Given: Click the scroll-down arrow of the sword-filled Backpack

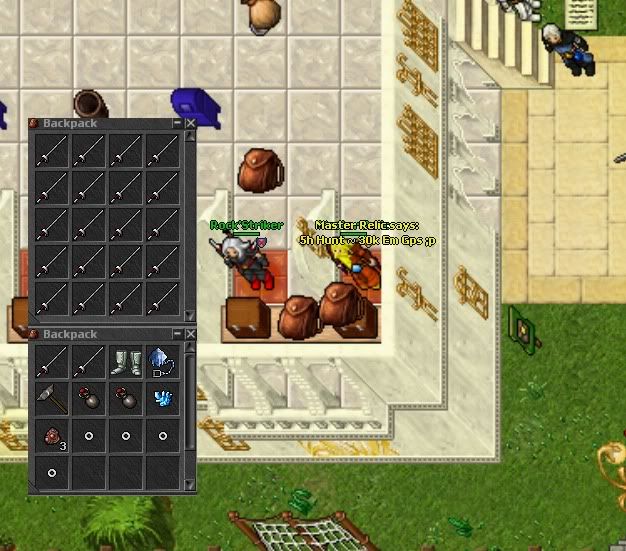Looking at the screenshot, I should pyautogui.click(x=190, y=317).
